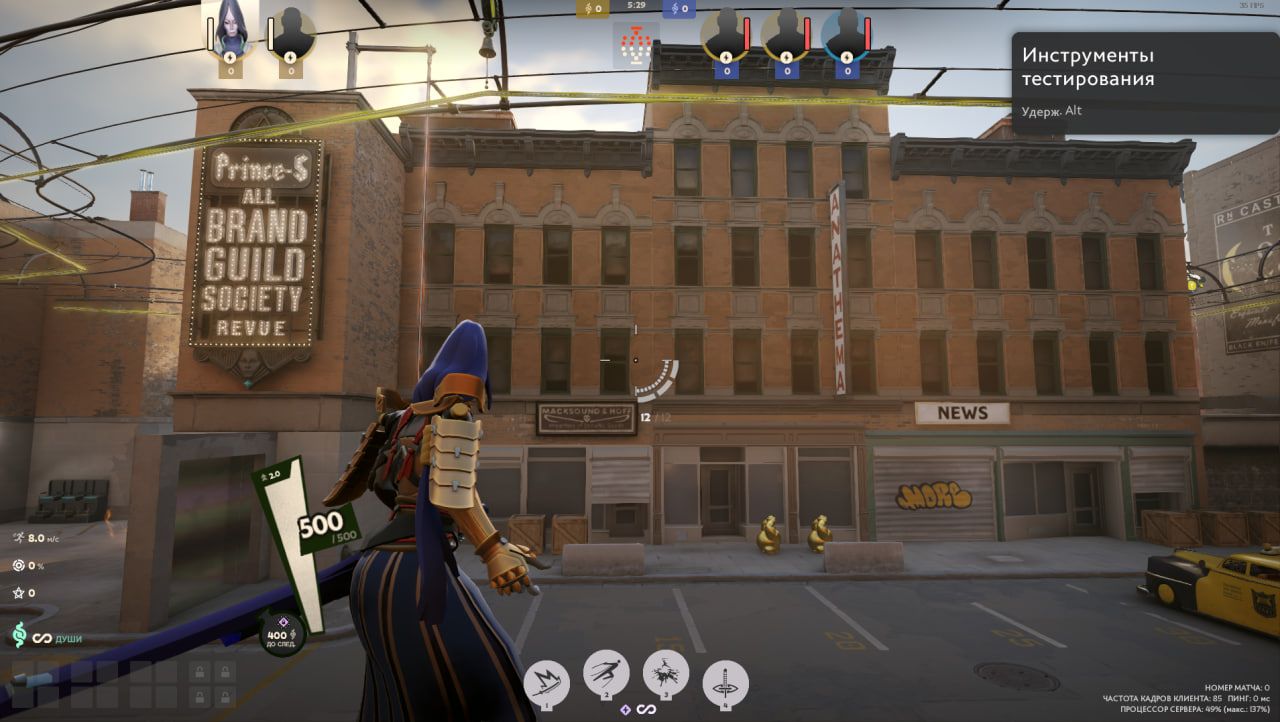This screenshot has height=722, width=1280.
Task: Open the Инструменты тестирования panel
Action: [1145, 82]
